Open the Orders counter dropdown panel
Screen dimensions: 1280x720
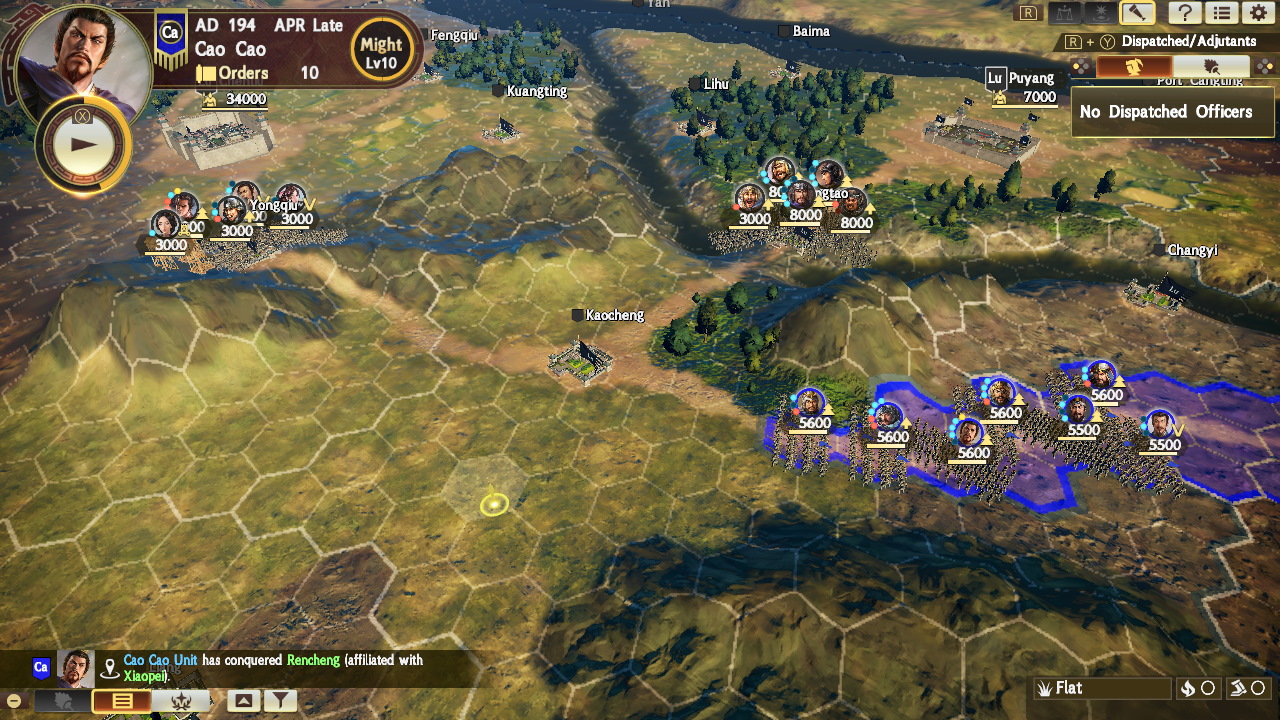click(243, 73)
